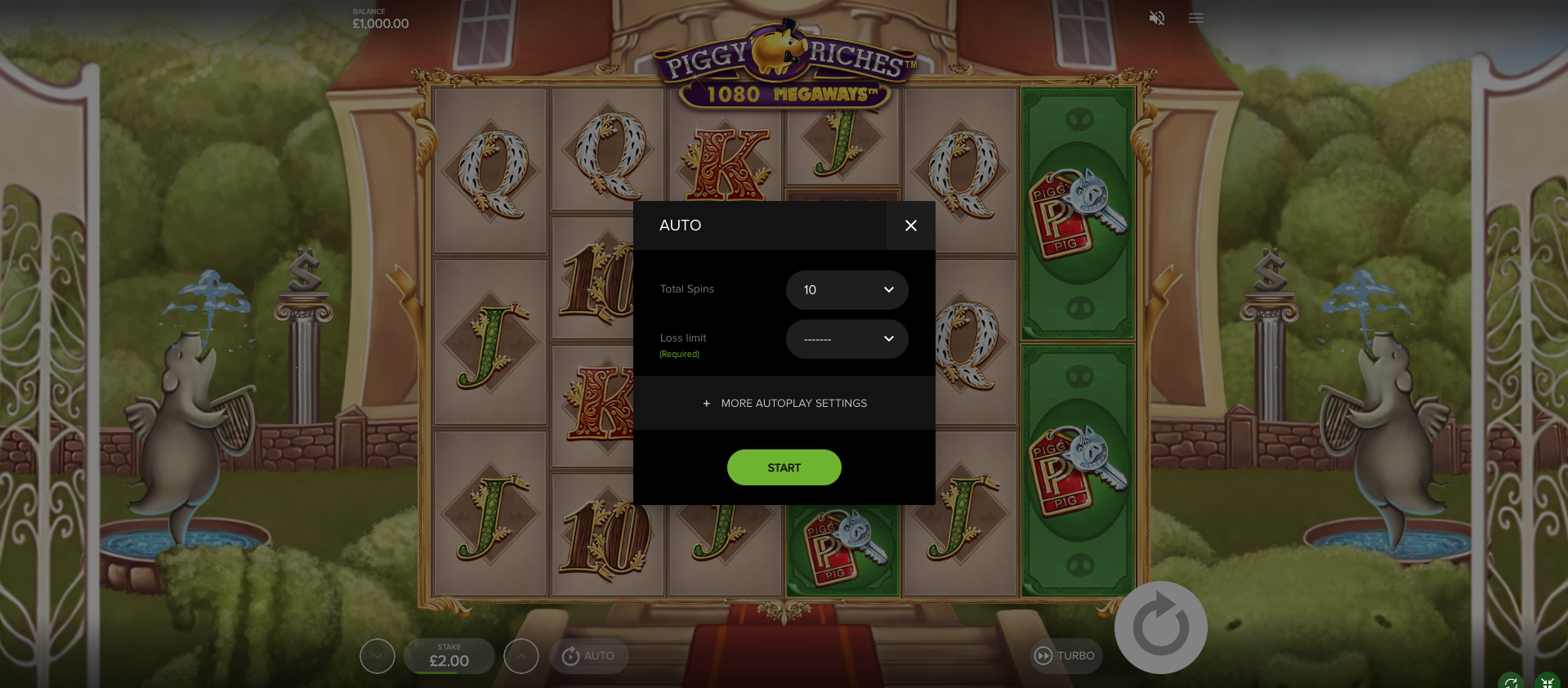Click the green collapse arrows icon
The image size is (1568, 688).
coord(1547,682)
